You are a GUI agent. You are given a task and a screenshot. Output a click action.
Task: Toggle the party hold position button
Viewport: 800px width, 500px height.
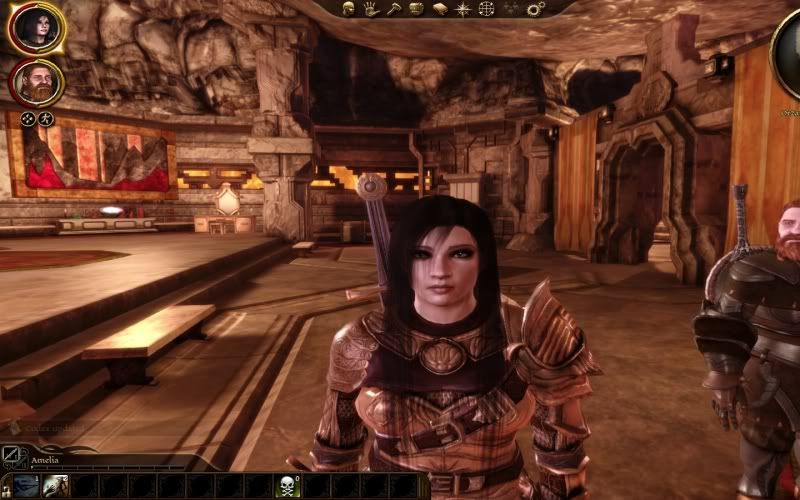coord(44,119)
